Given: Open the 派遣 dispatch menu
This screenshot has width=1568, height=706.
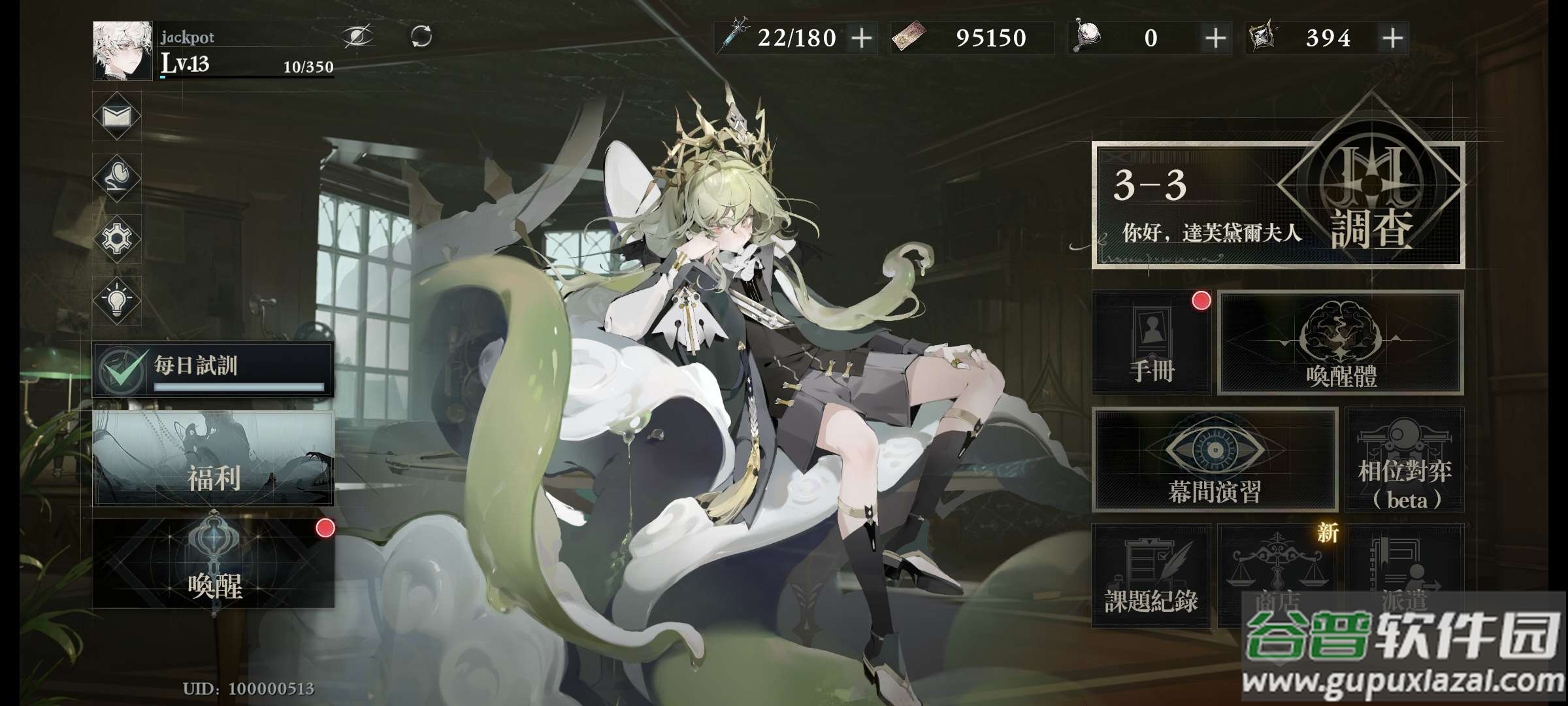Looking at the screenshot, I should 1405,575.
